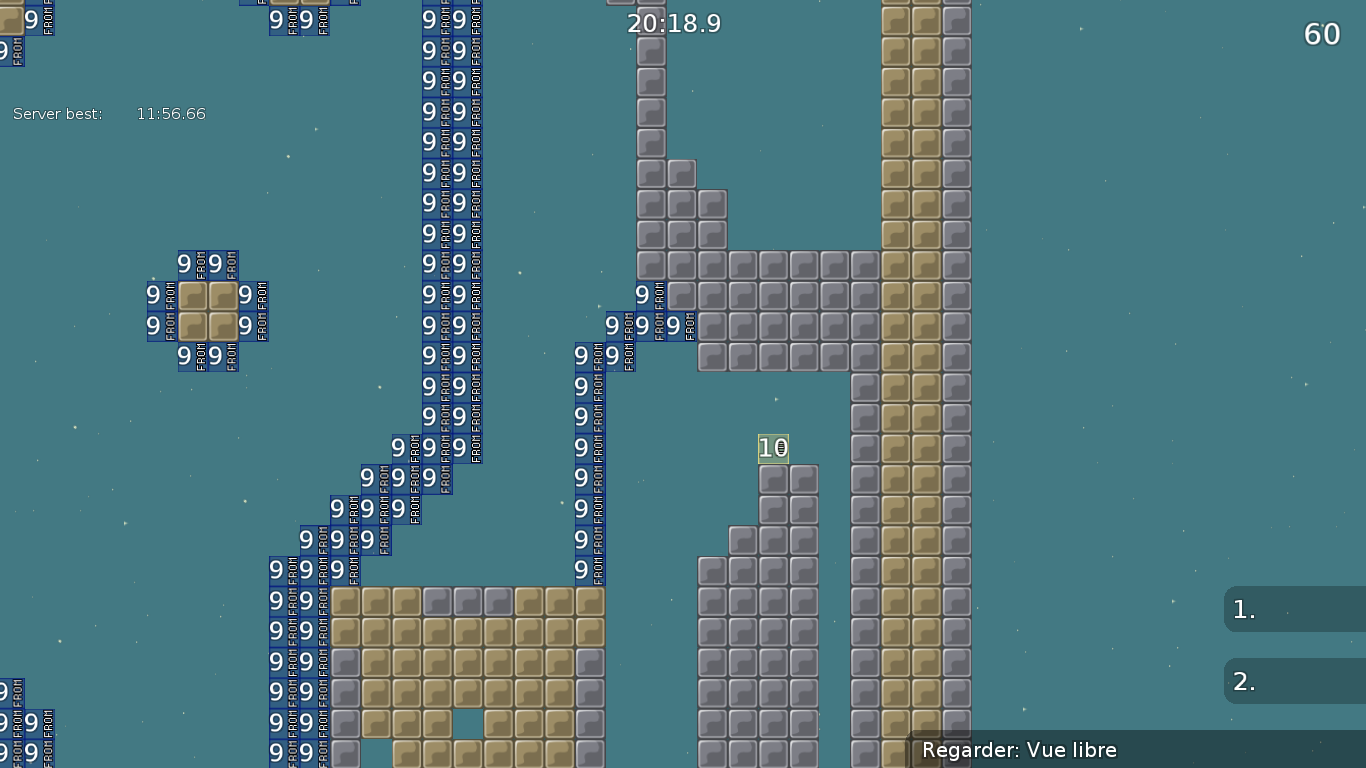Click the "60" FPS counter in the corner

pos(1321,33)
